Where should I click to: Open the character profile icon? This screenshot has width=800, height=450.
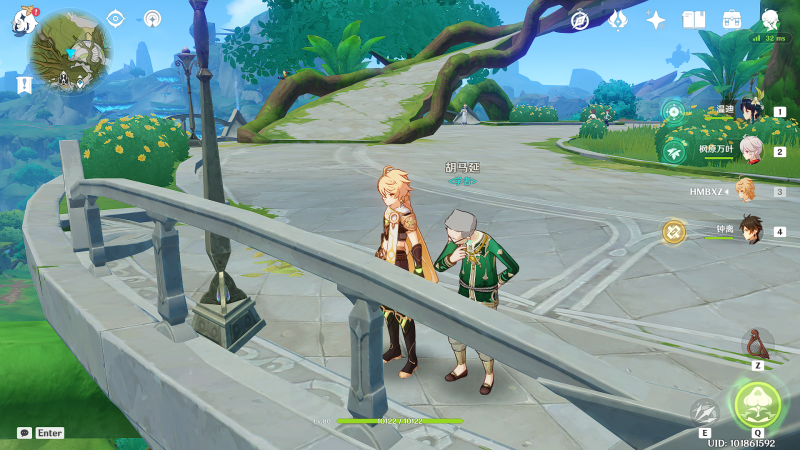(x=770, y=20)
